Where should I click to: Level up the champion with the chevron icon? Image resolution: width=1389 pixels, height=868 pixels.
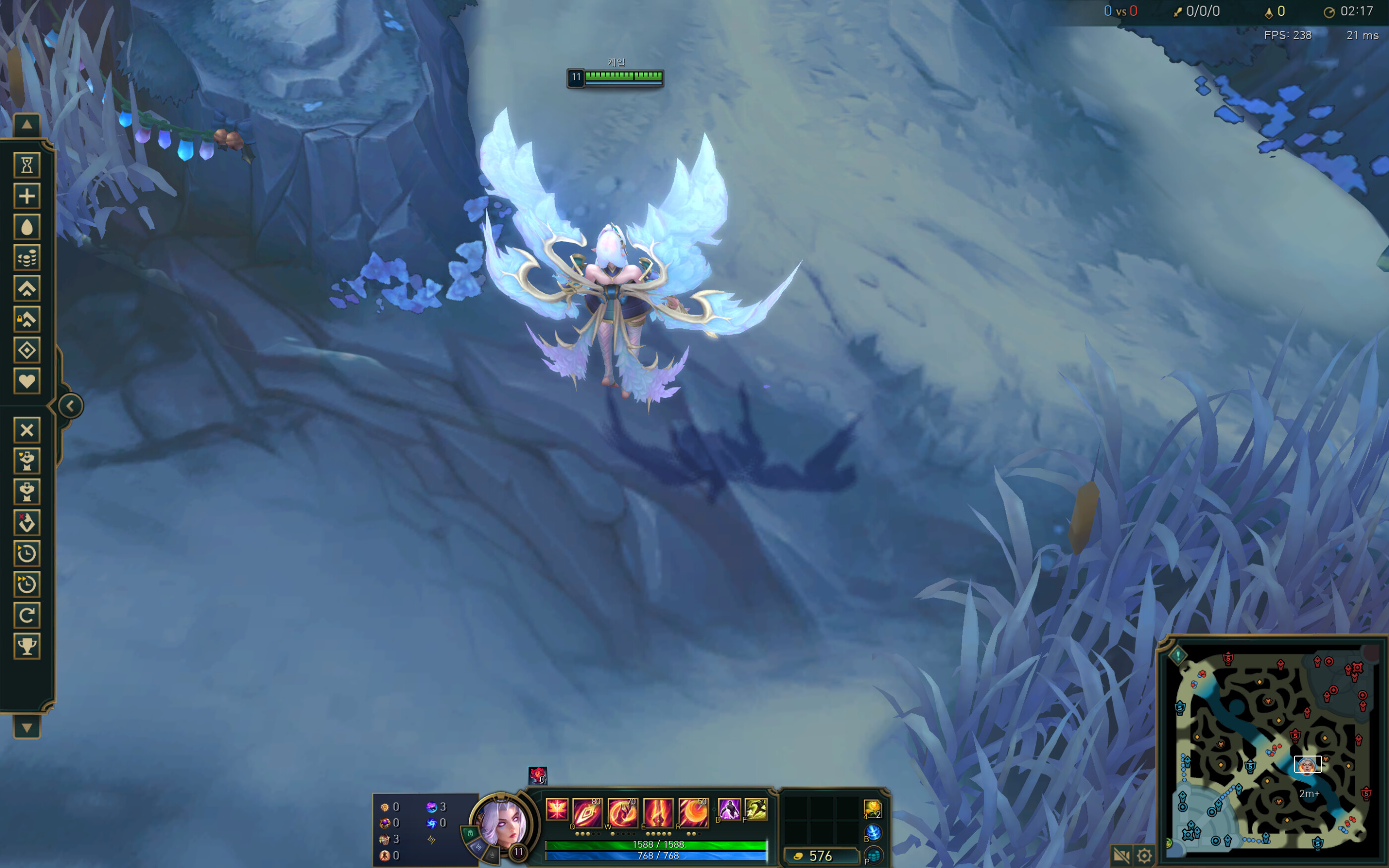coord(26,289)
